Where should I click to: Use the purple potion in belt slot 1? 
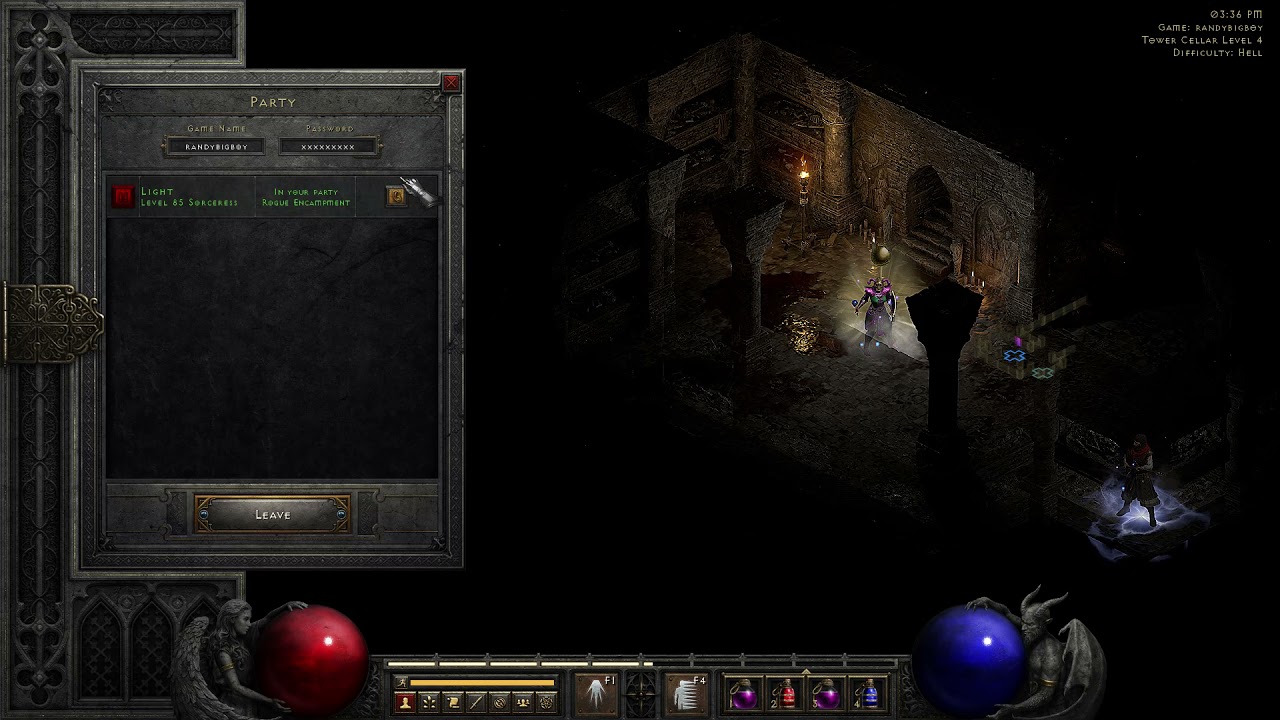click(744, 694)
